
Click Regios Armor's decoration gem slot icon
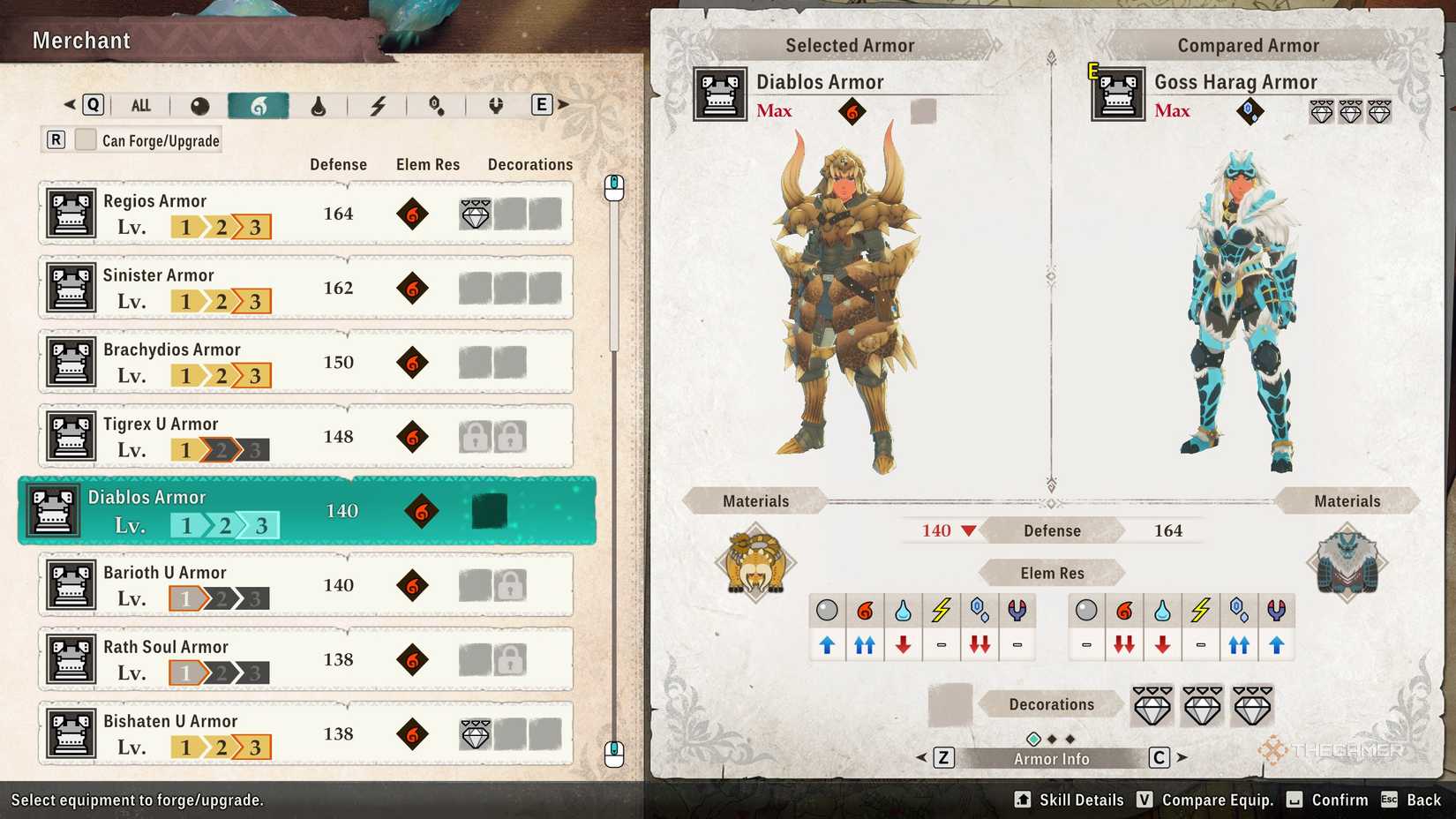[475, 213]
